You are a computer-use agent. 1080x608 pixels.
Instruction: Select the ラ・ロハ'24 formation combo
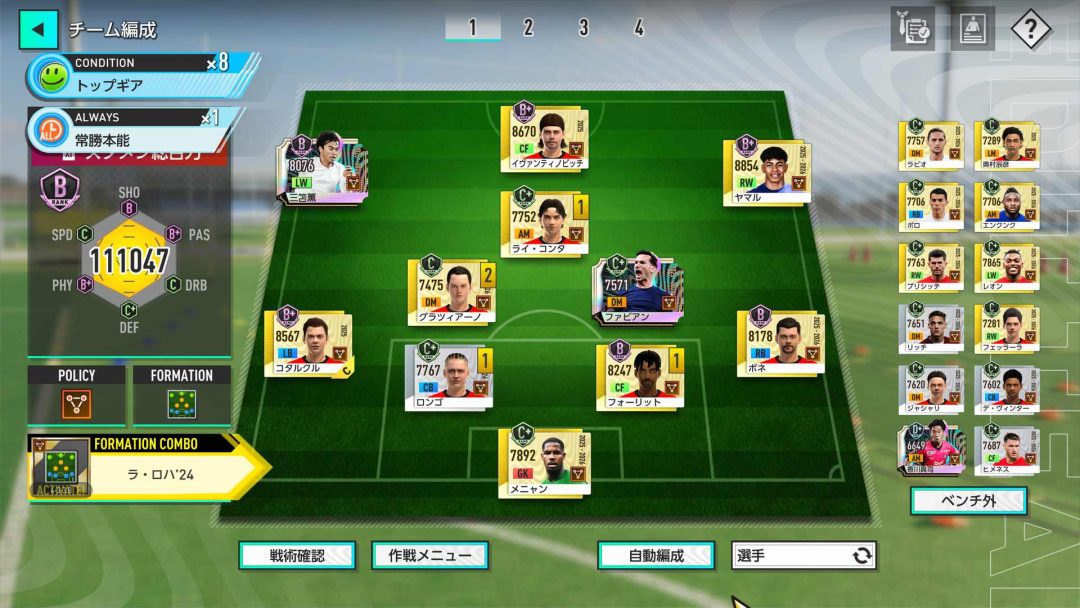pos(148,466)
